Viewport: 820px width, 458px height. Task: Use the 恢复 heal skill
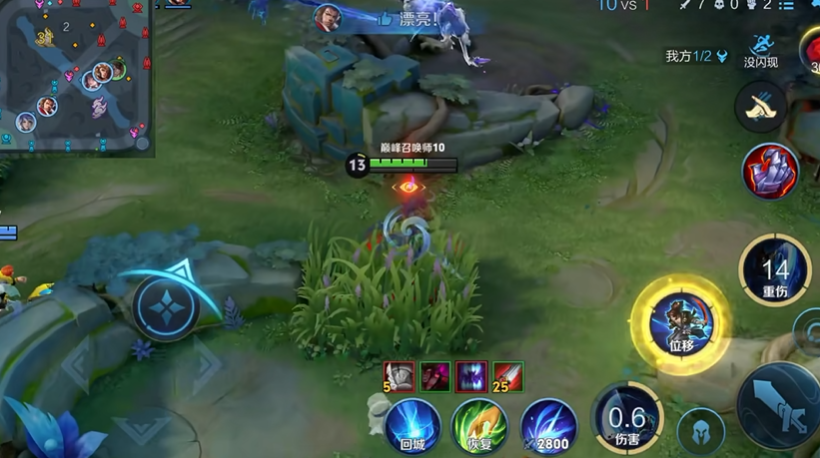479,426
